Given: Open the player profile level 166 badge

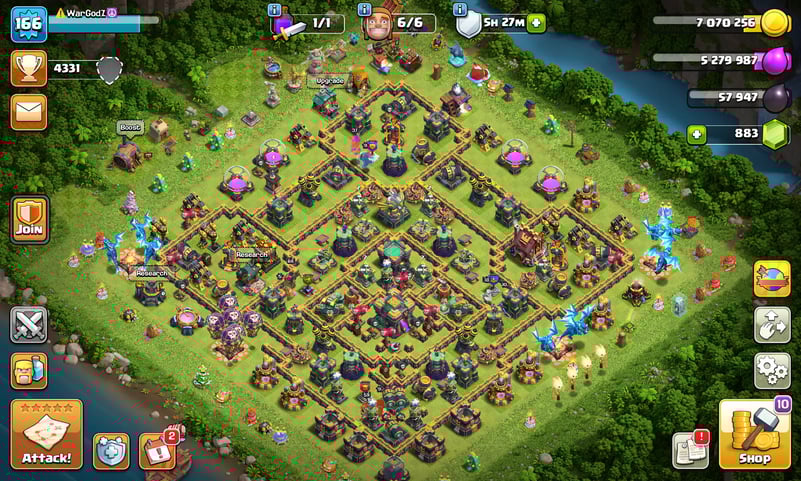Looking at the screenshot, I should pyautogui.click(x=29, y=24).
